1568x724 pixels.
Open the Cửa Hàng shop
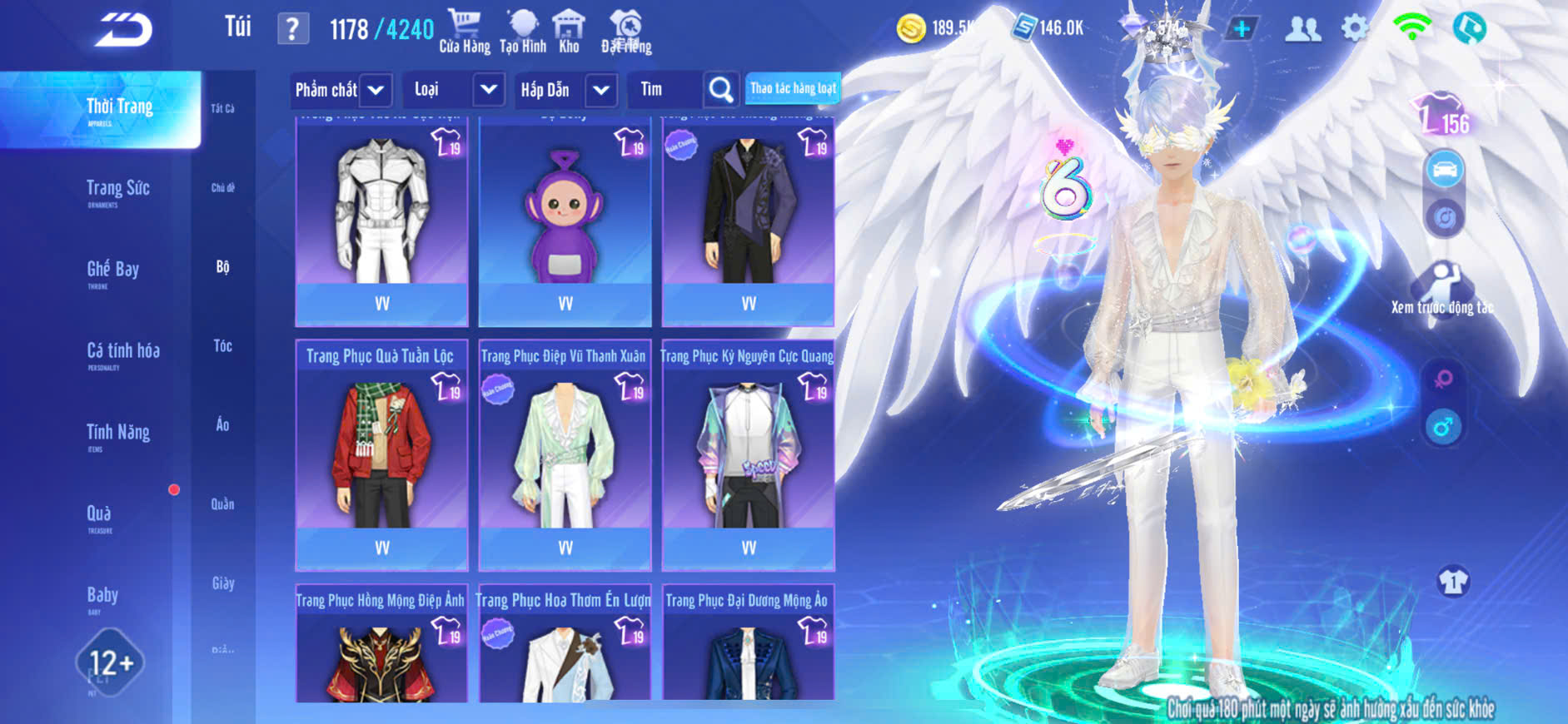pyautogui.click(x=464, y=32)
